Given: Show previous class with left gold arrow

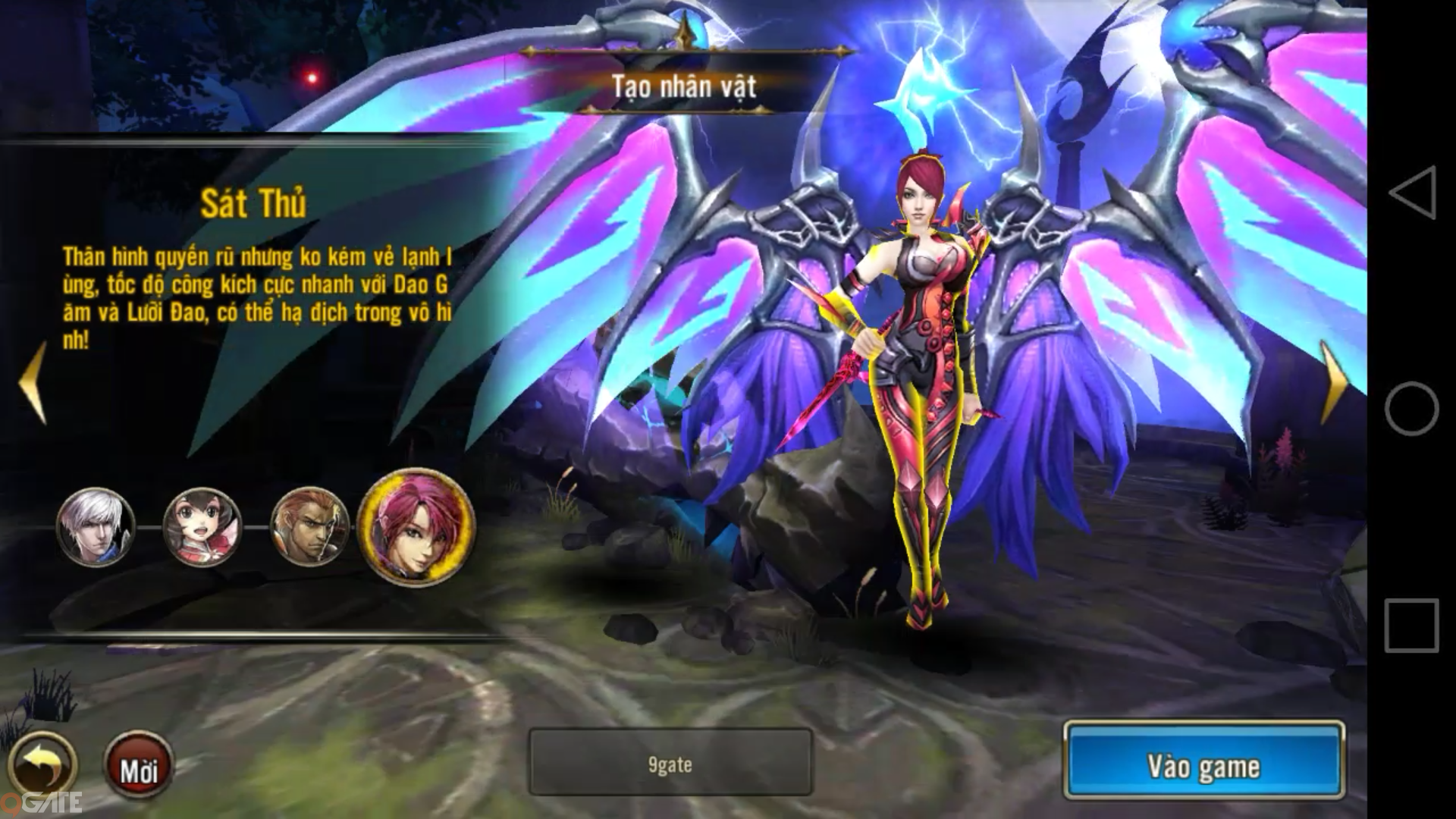Looking at the screenshot, I should point(33,381).
